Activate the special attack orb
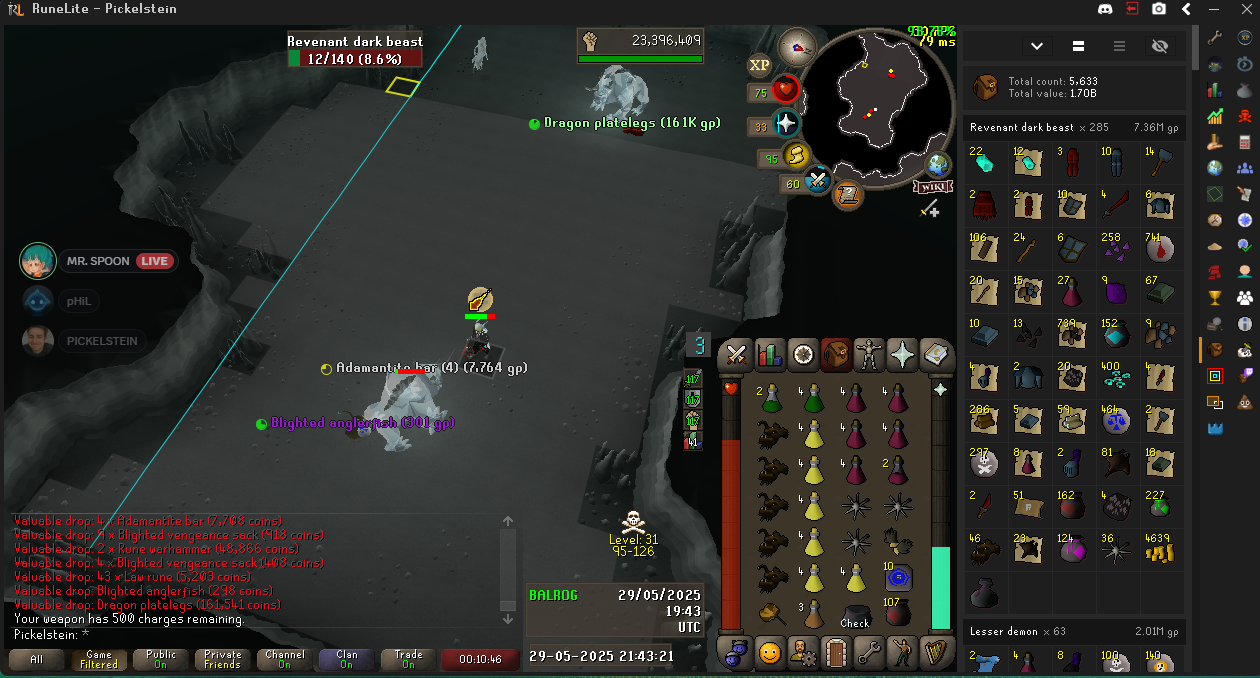The image size is (1260, 678). coord(819,181)
